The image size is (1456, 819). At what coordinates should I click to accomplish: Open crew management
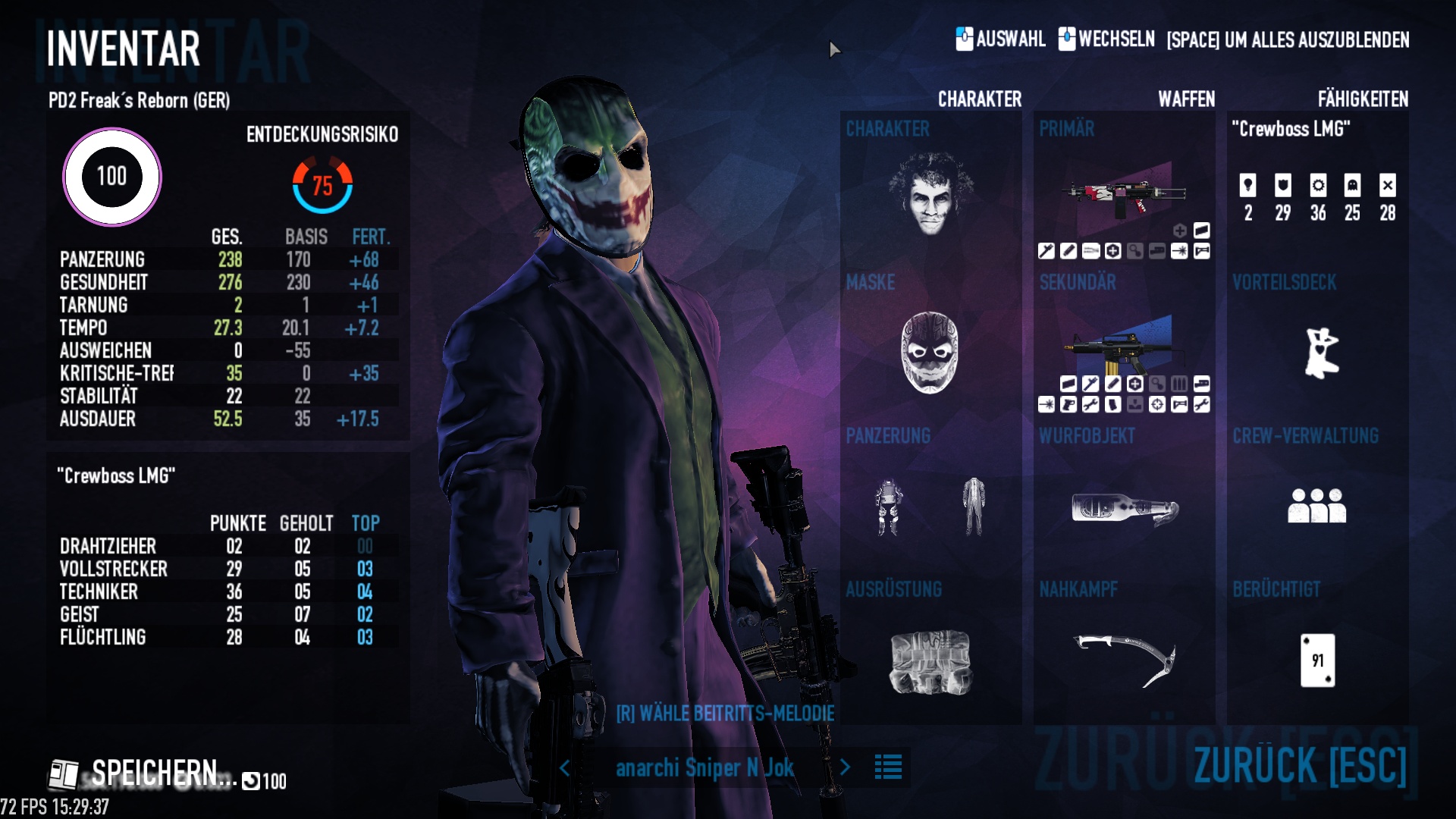1316,506
